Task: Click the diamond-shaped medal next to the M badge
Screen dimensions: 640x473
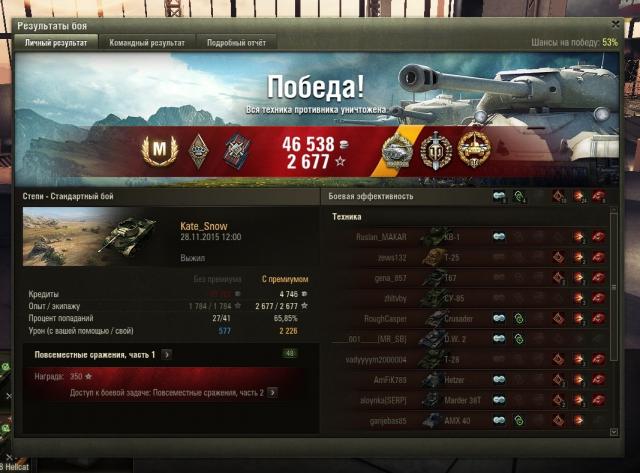Action: pyautogui.click(x=198, y=151)
